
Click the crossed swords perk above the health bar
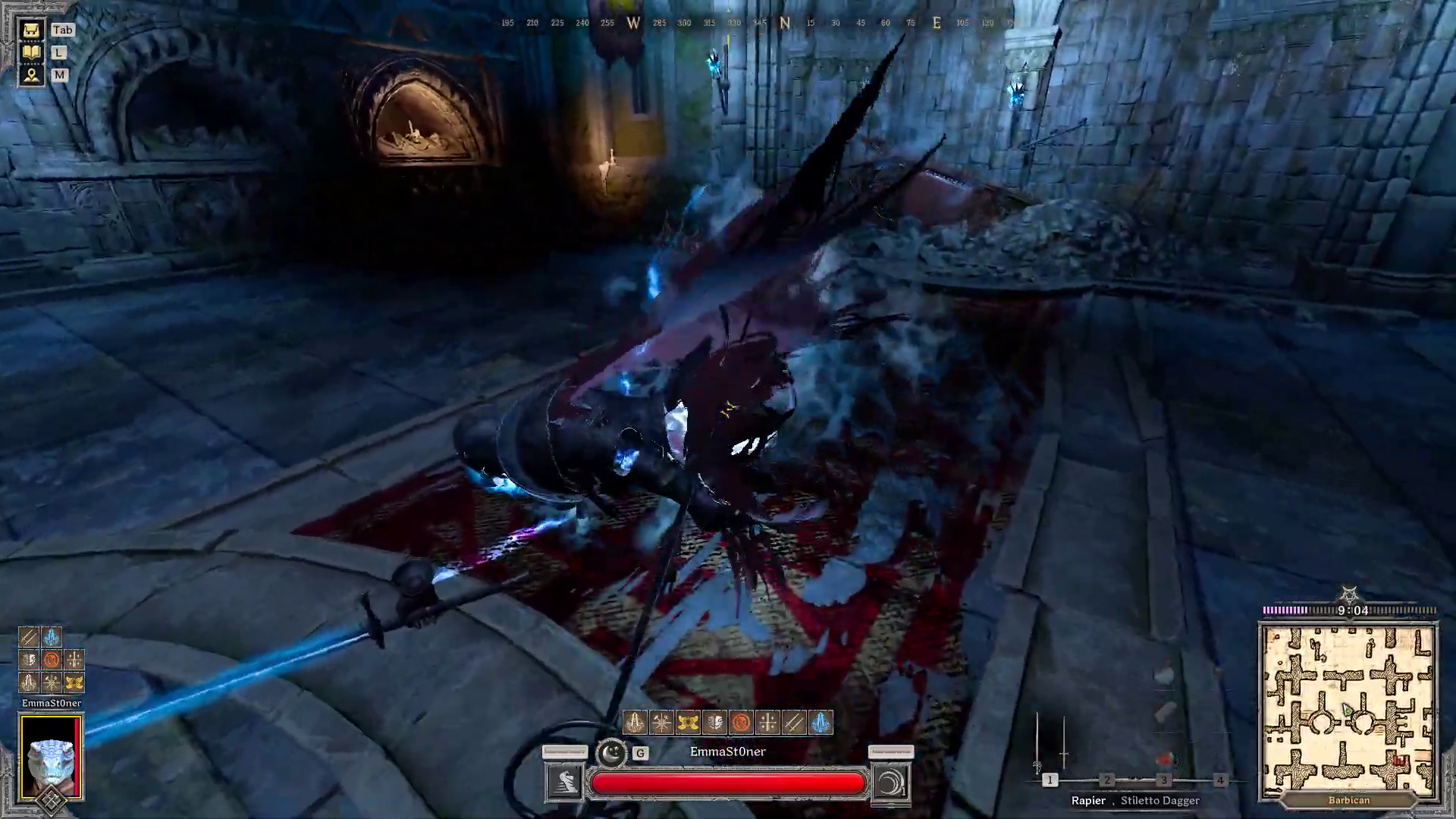pos(794,723)
